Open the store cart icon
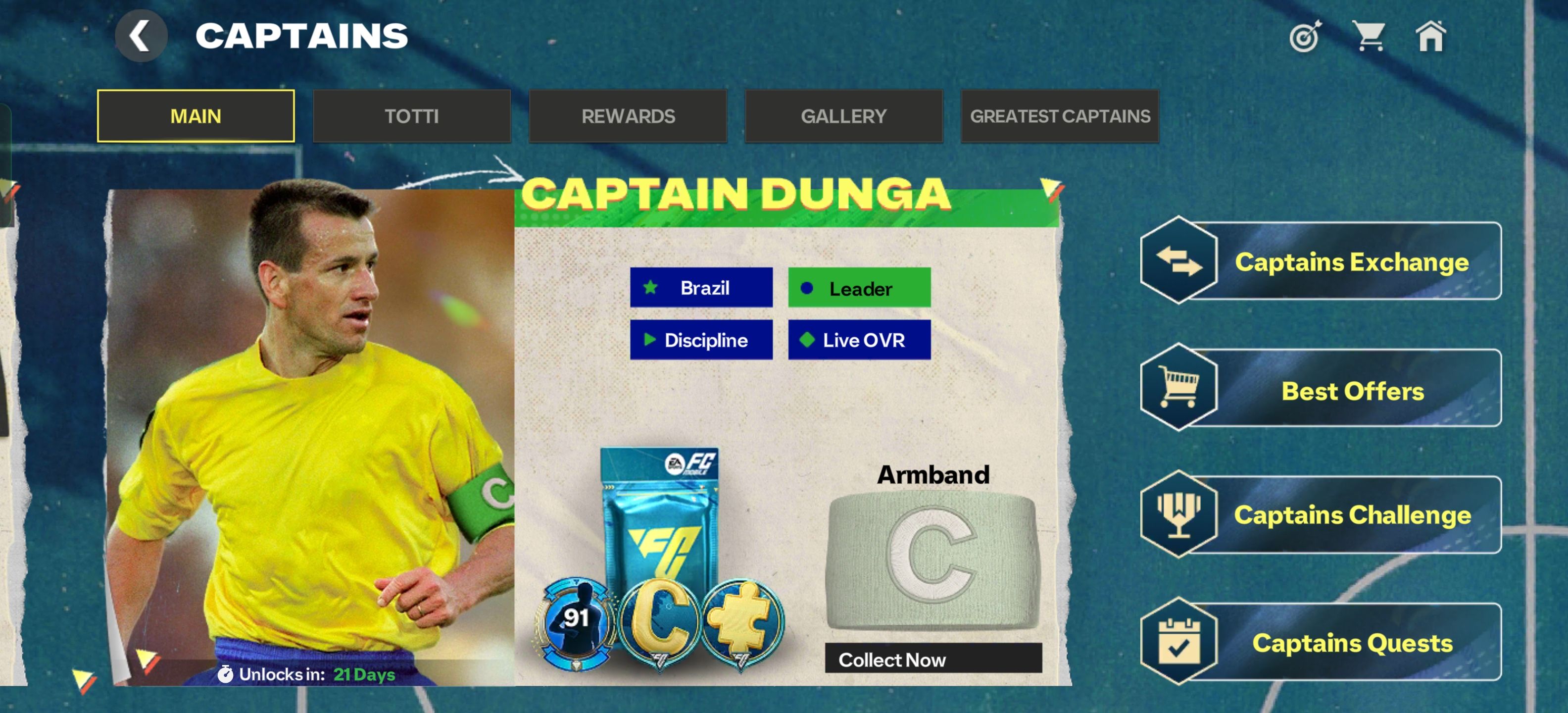 pos(1369,37)
